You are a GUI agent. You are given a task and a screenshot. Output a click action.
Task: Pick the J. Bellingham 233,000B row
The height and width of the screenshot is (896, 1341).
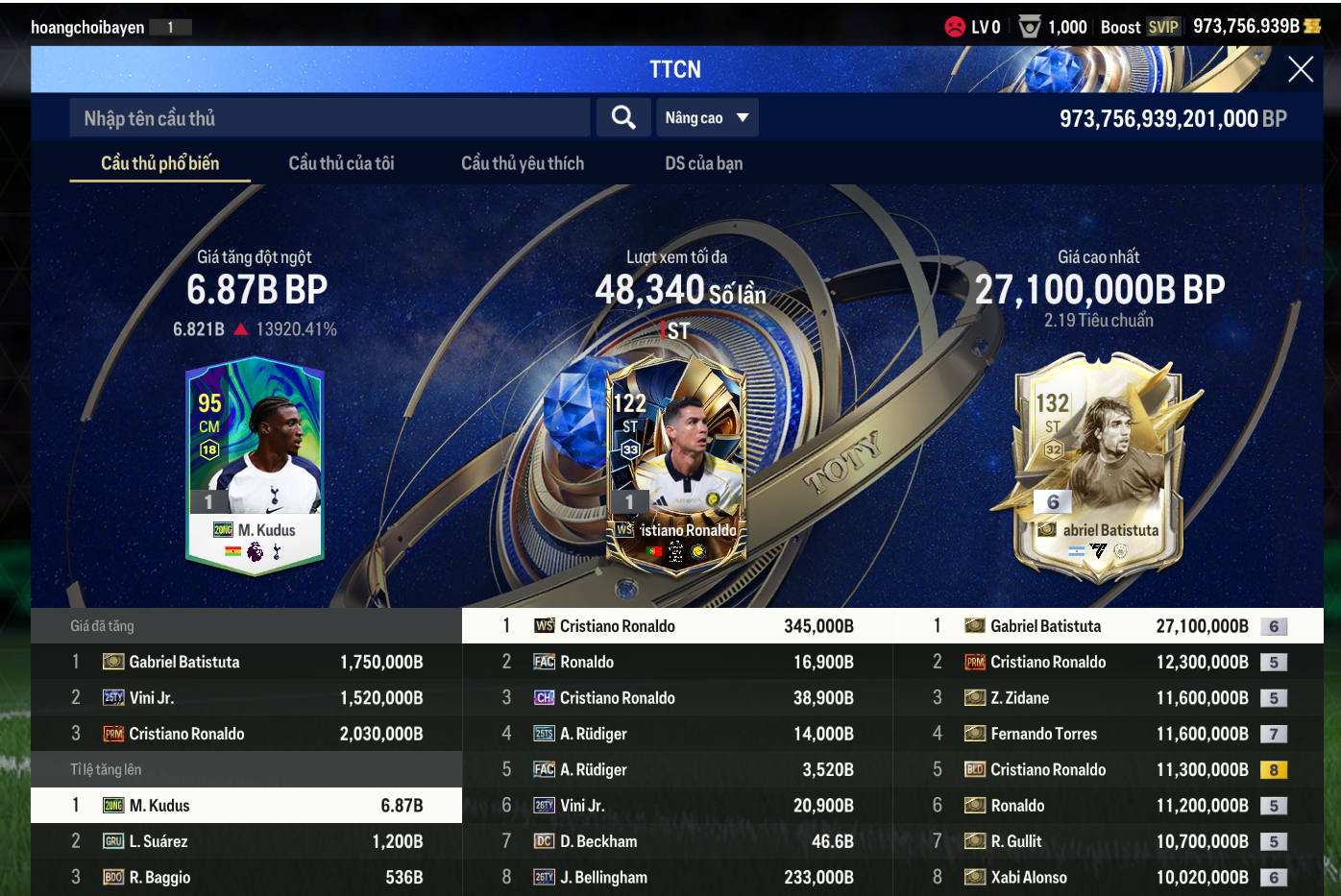[677, 877]
